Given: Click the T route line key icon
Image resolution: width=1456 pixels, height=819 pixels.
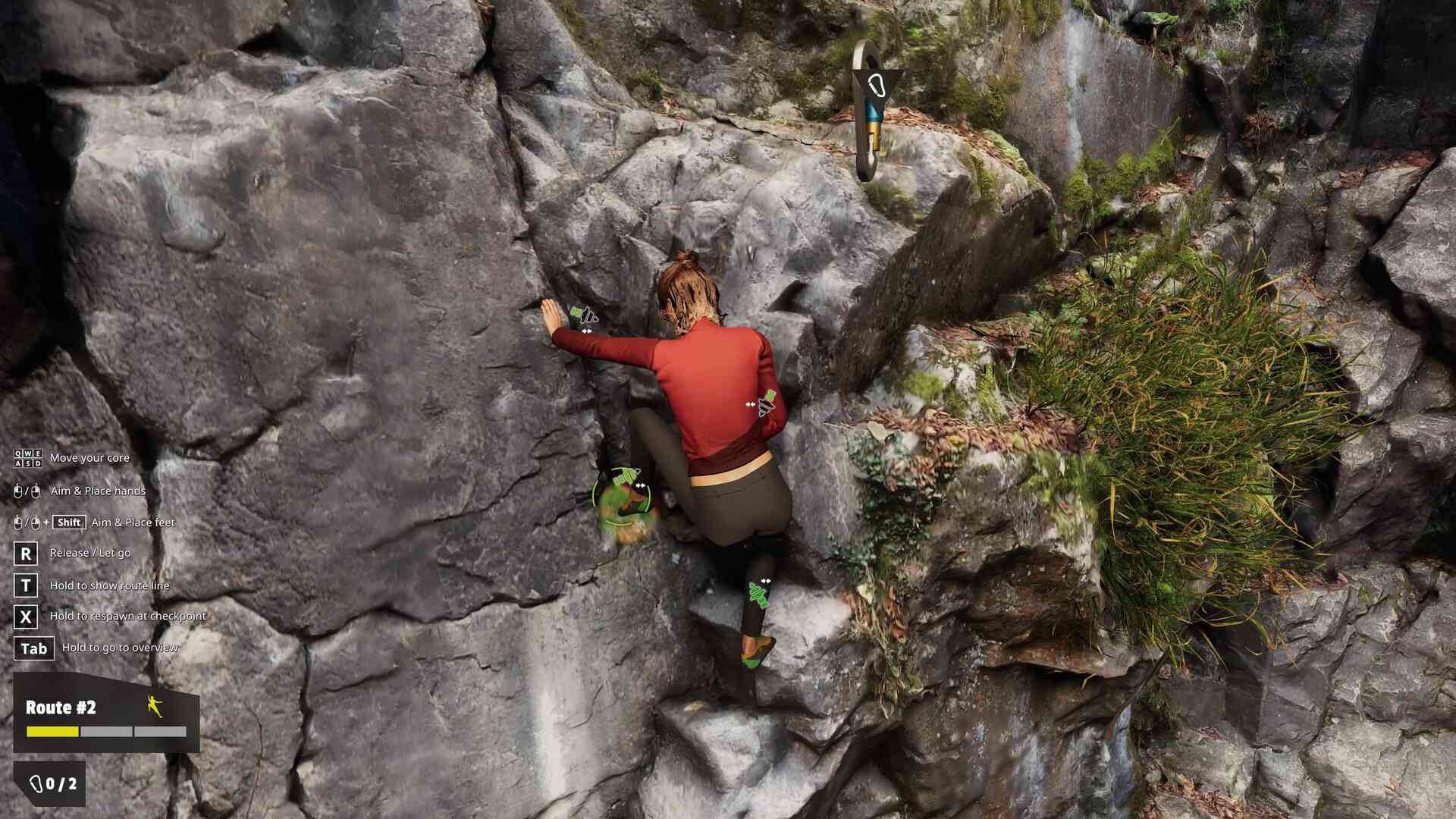Looking at the screenshot, I should coord(27,585).
